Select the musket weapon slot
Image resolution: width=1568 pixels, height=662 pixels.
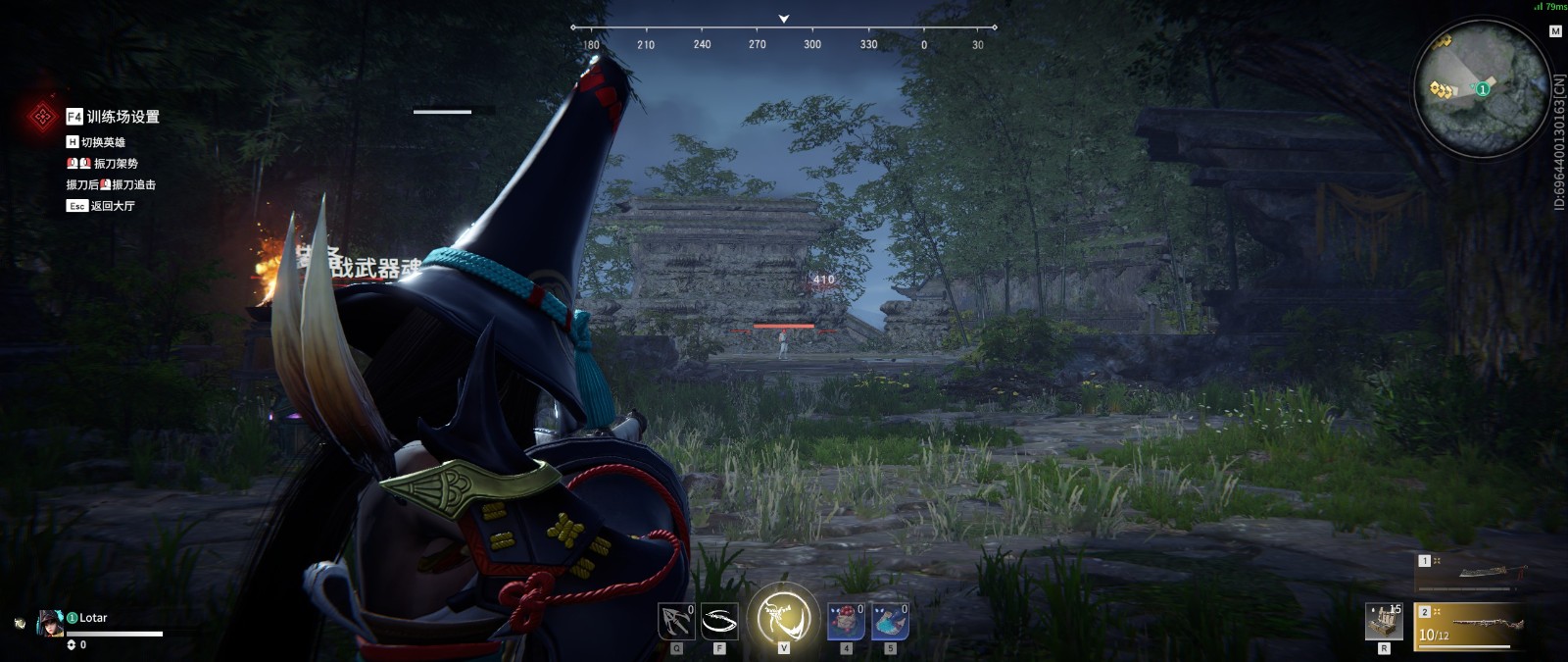pos(1471,626)
